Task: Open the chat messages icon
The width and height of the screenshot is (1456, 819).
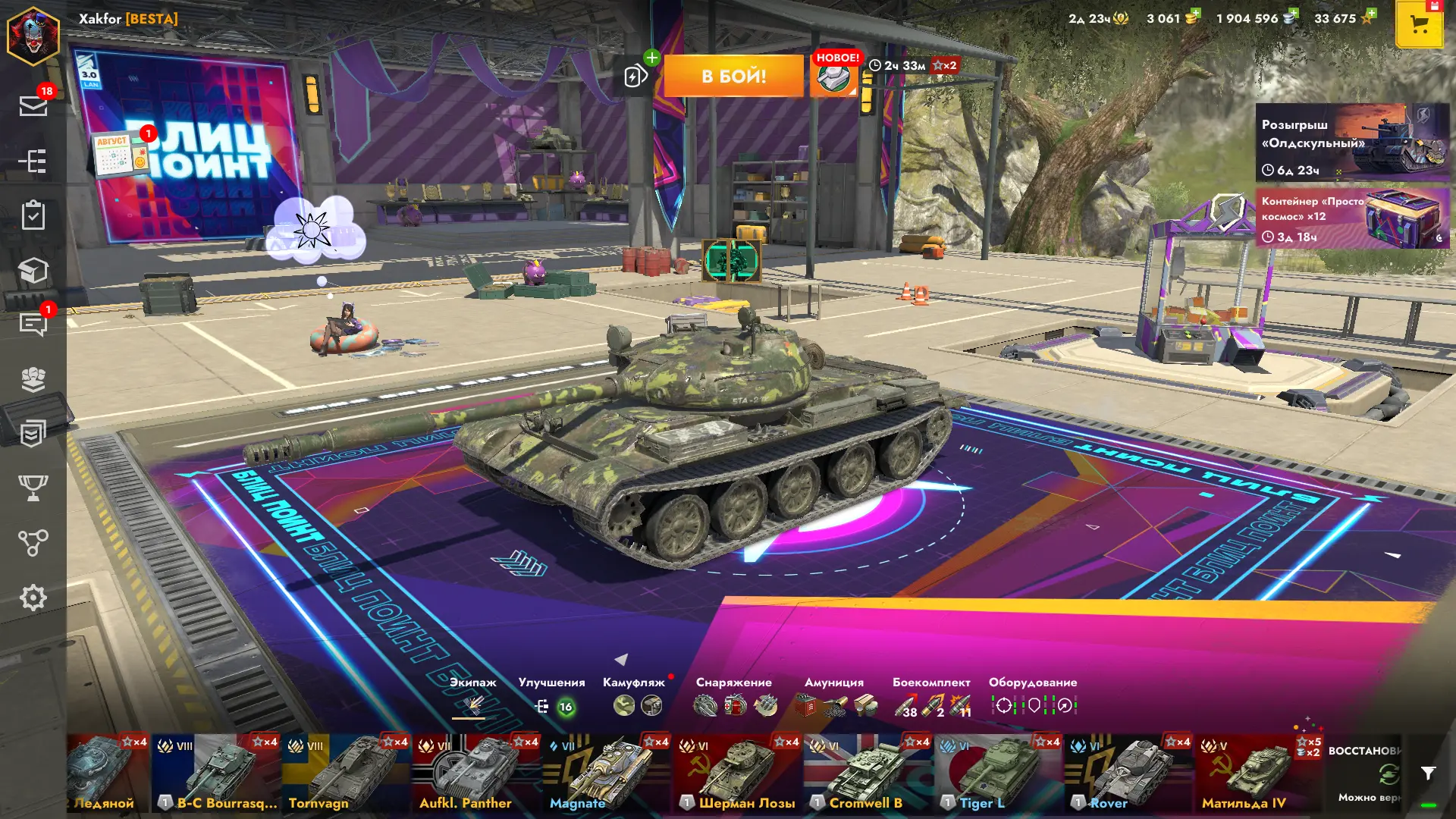Action: click(33, 324)
